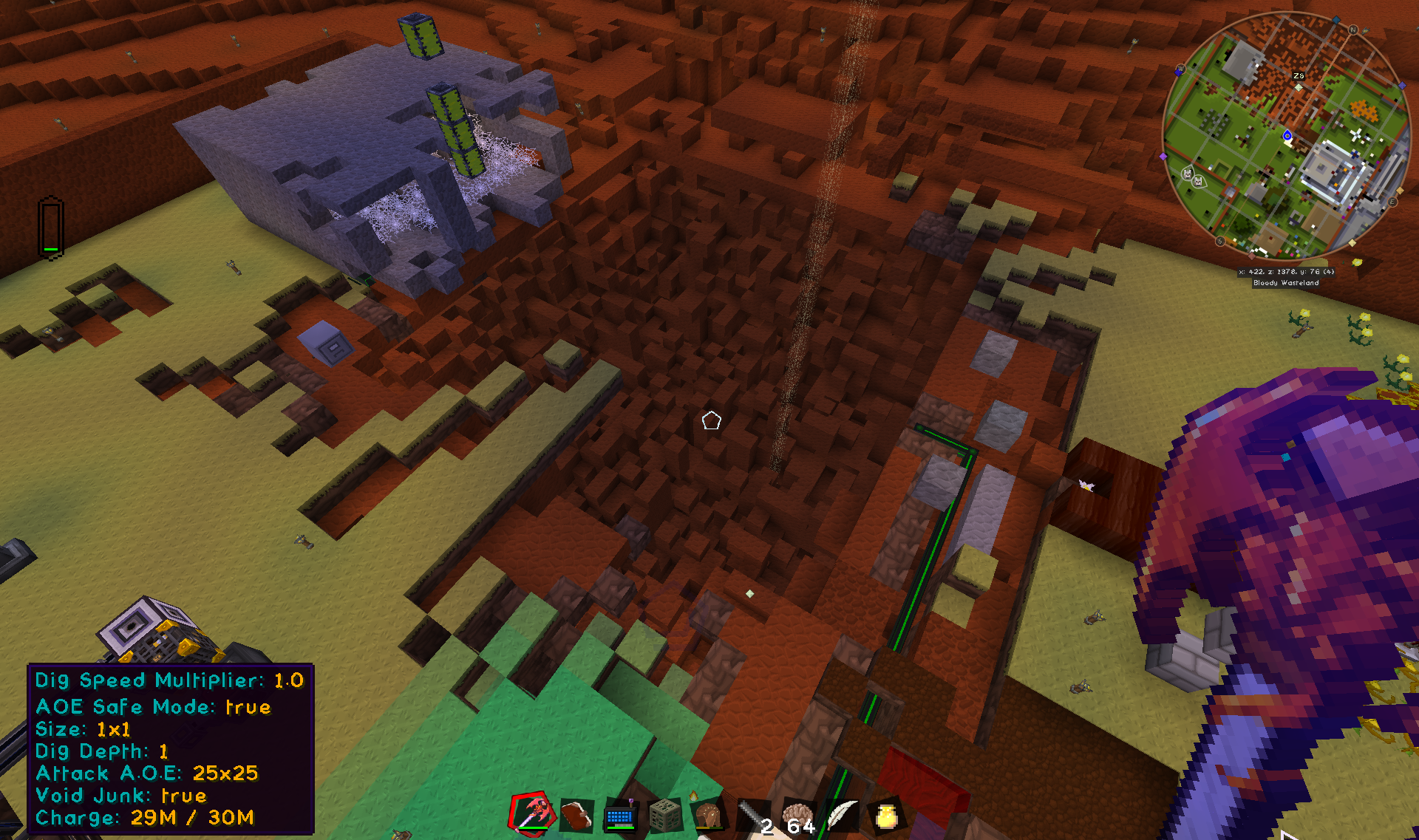Image resolution: width=1419 pixels, height=840 pixels.
Task: Select the brain item stack of 64
Action: [x=798, y=816]
